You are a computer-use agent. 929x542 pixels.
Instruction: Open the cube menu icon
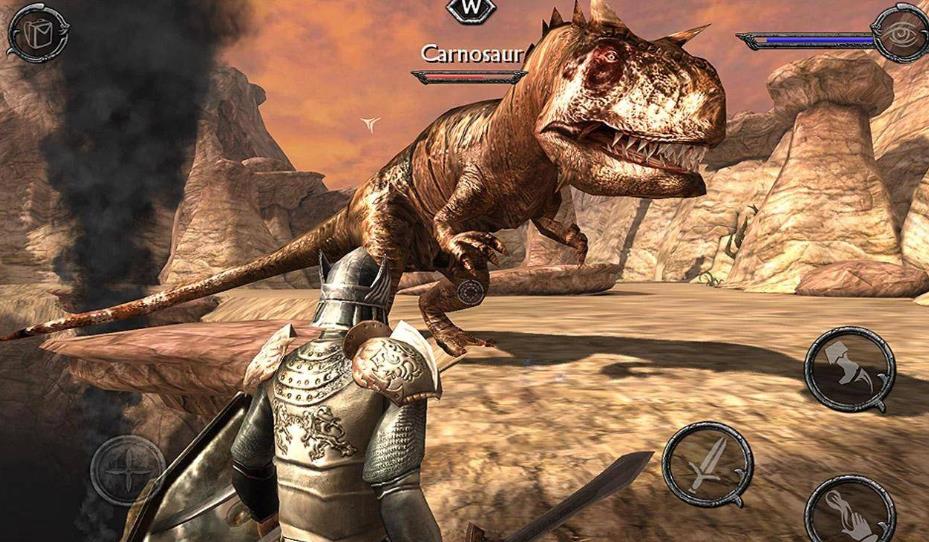tap(37, 31)
